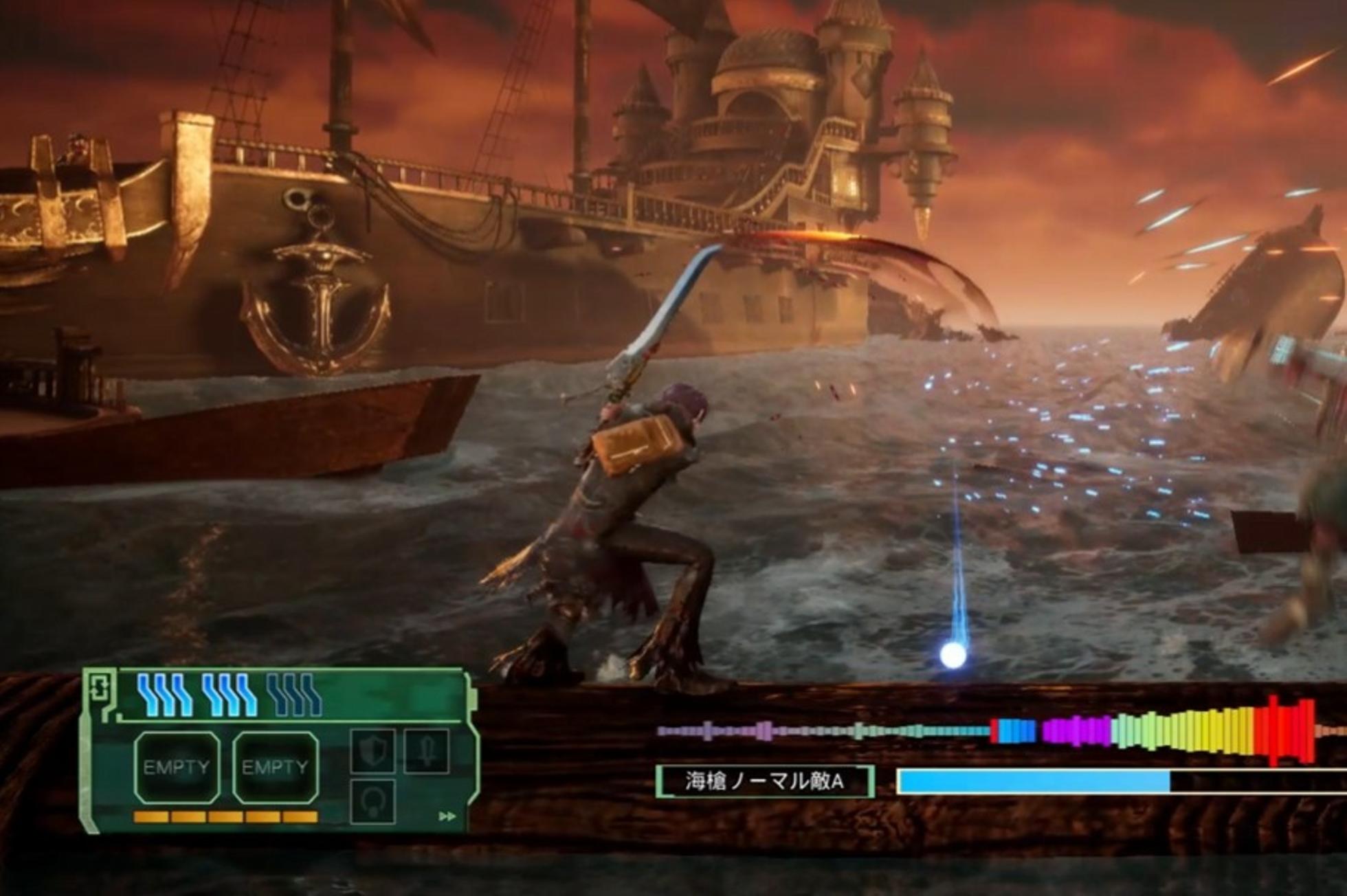Screen dimensions: 1347x896
Task: Select the shield icon slot
Action: click(373, 751)
